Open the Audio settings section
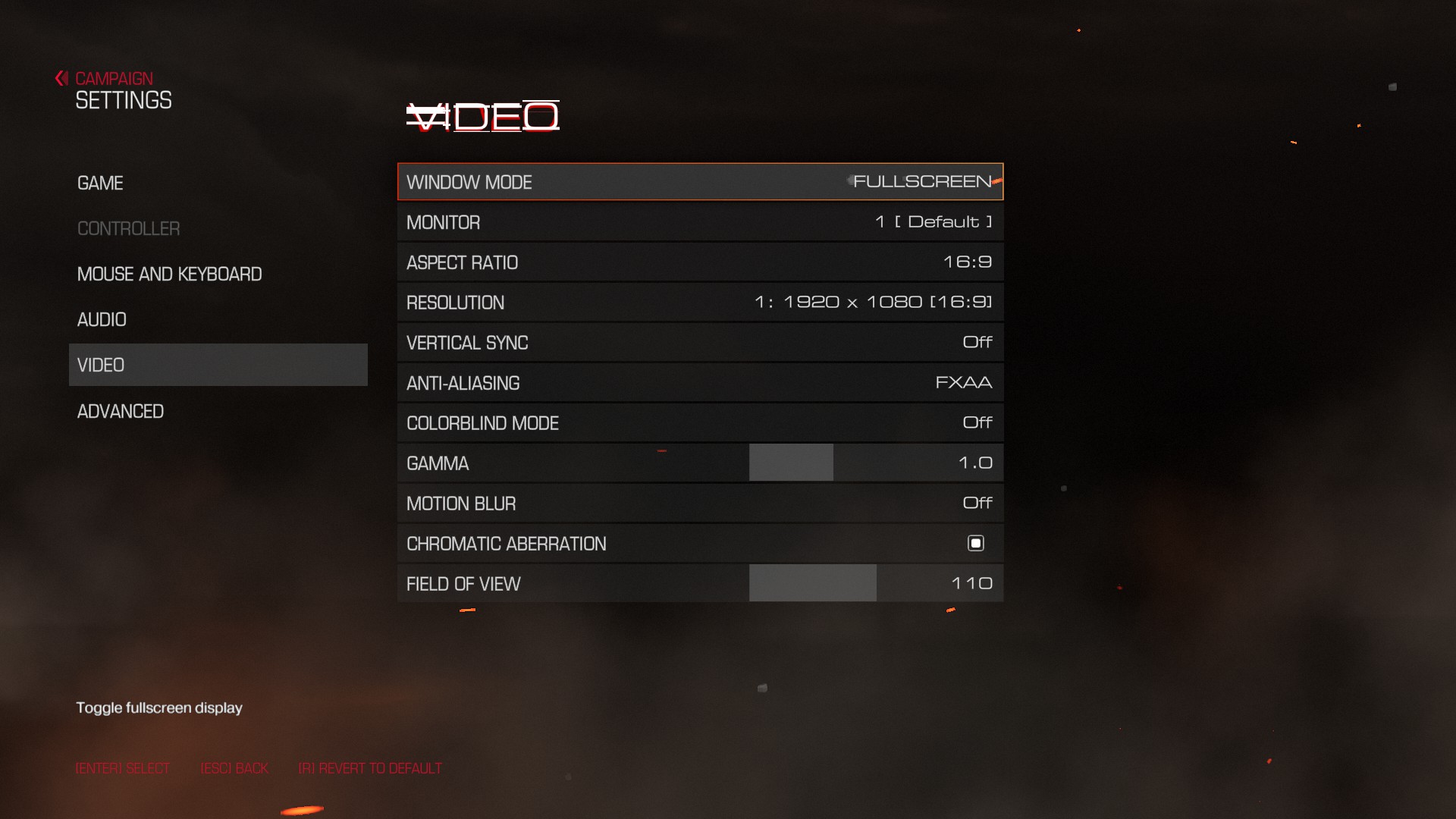Image resolution: width=1456 pixels, height=819 pixels. pos(102,320)
